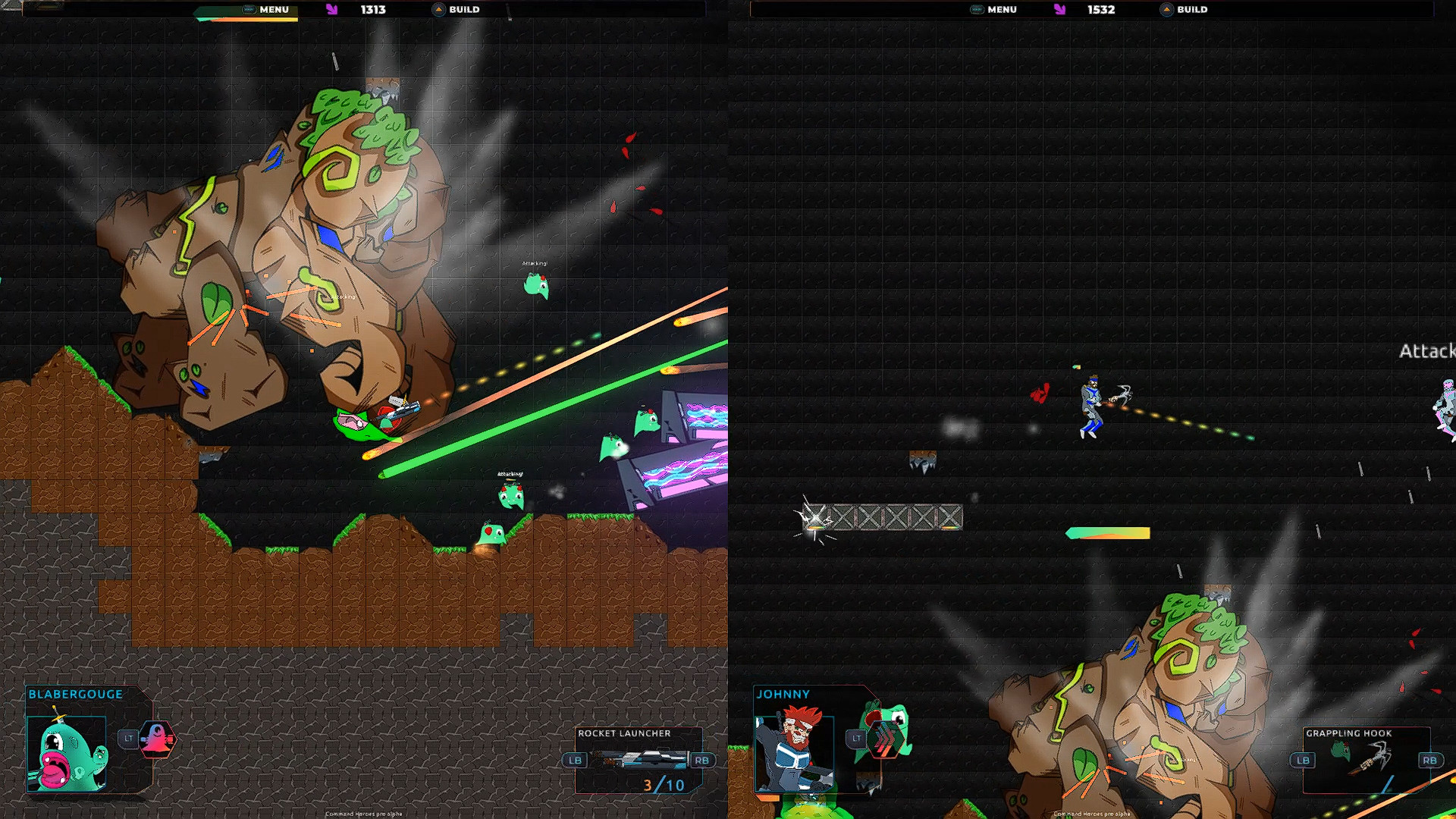1456x819 pixels.
Task: Click the orange triangle Build icon
Action: click(438, 9)
